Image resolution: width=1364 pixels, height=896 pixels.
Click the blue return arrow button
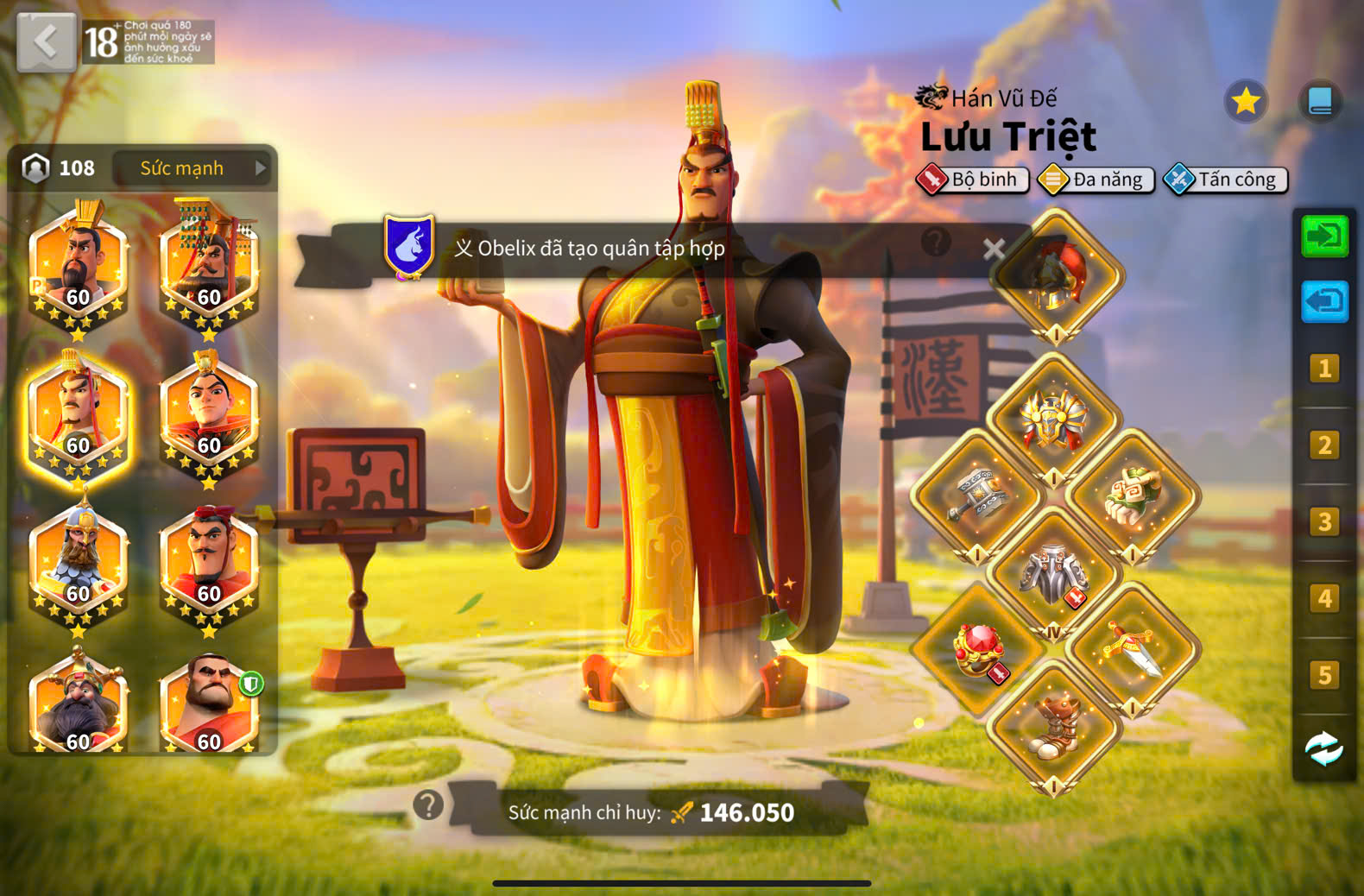pyautogui.click(x=1324, y=302)
